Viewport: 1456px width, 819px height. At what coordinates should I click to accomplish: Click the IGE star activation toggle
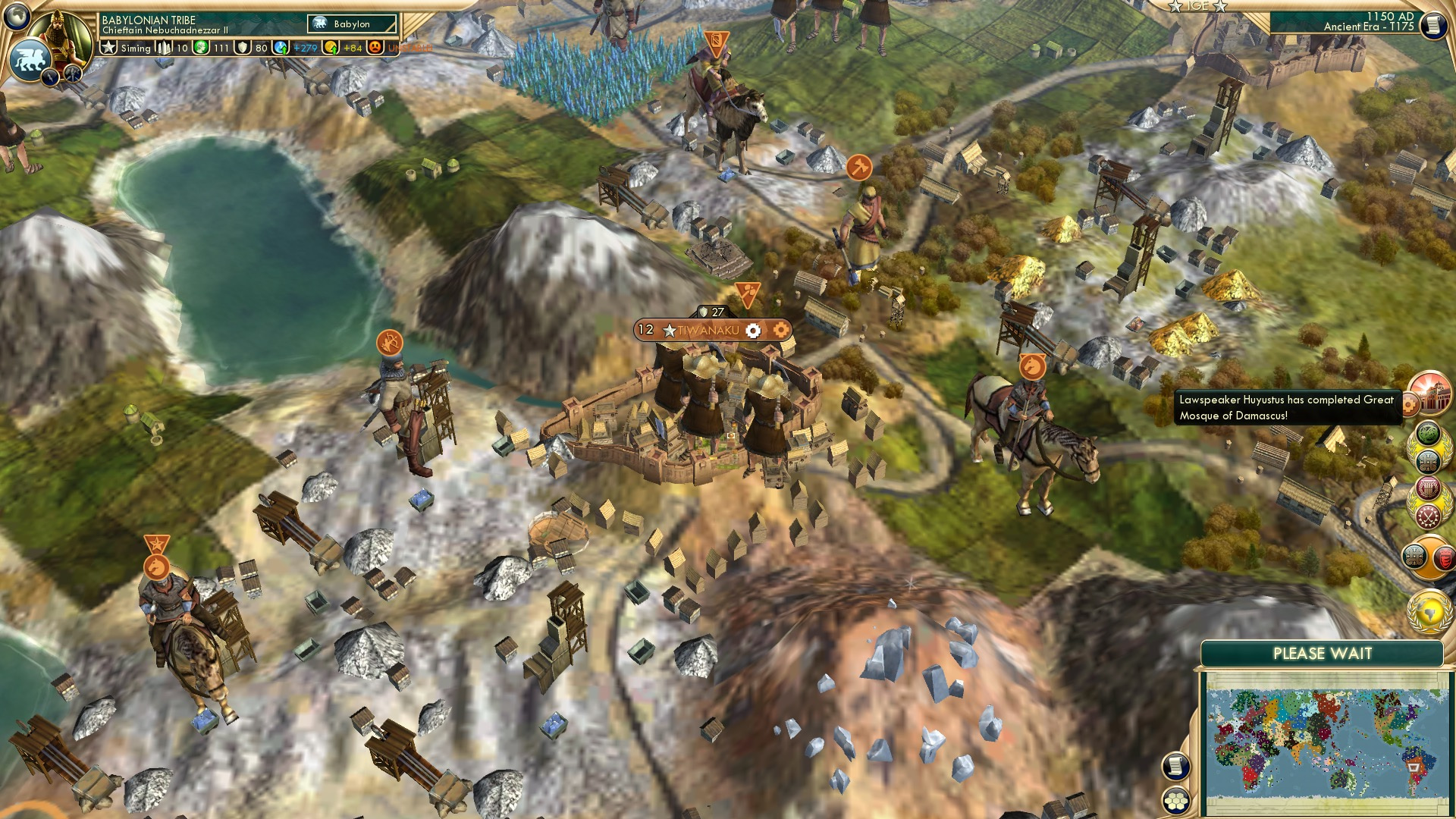pyautogui.click(x=1175, y=6)
